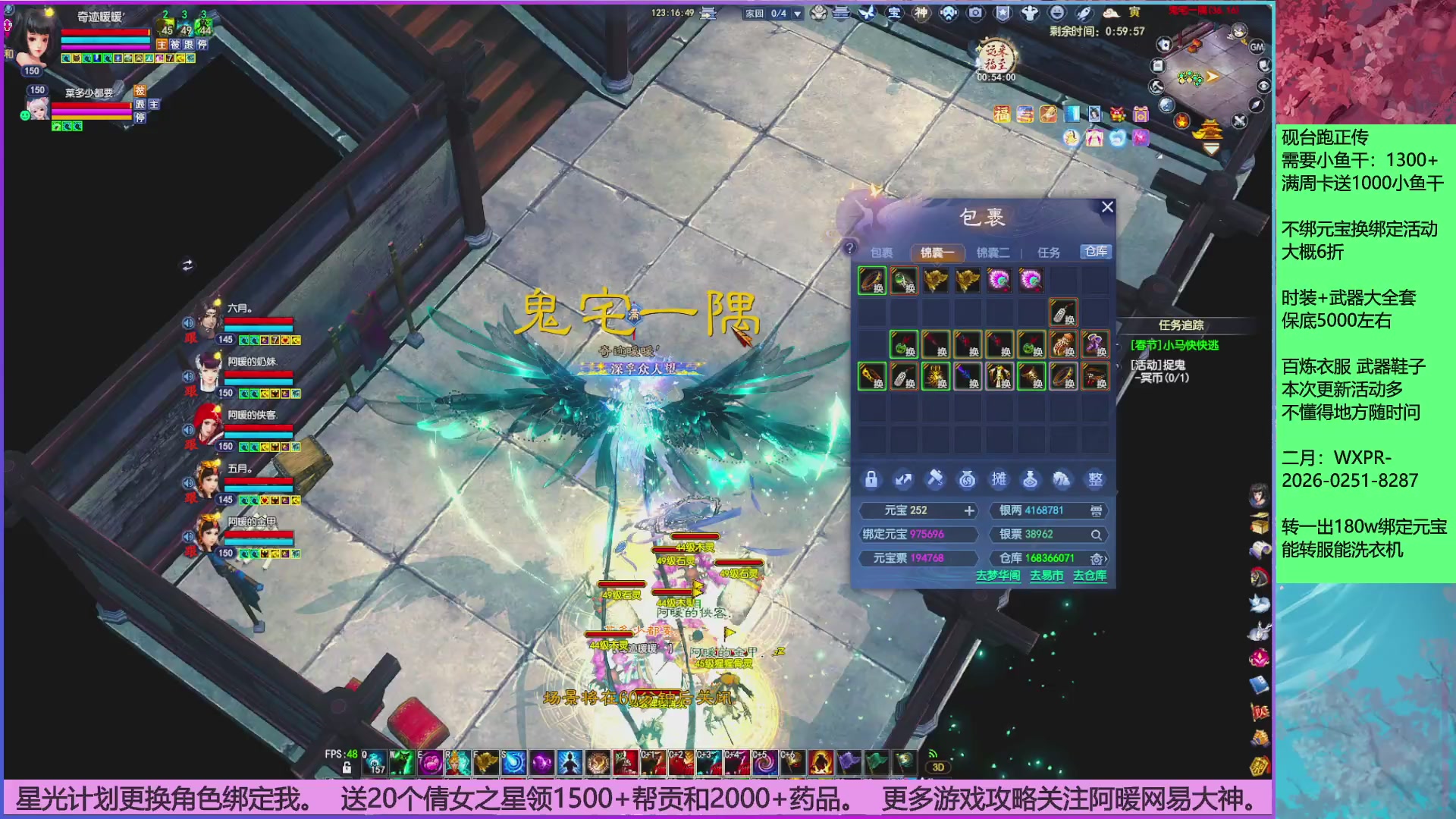
Task: Switch to the 任务 tab in bag window
Action: (x=1050, y=252)
